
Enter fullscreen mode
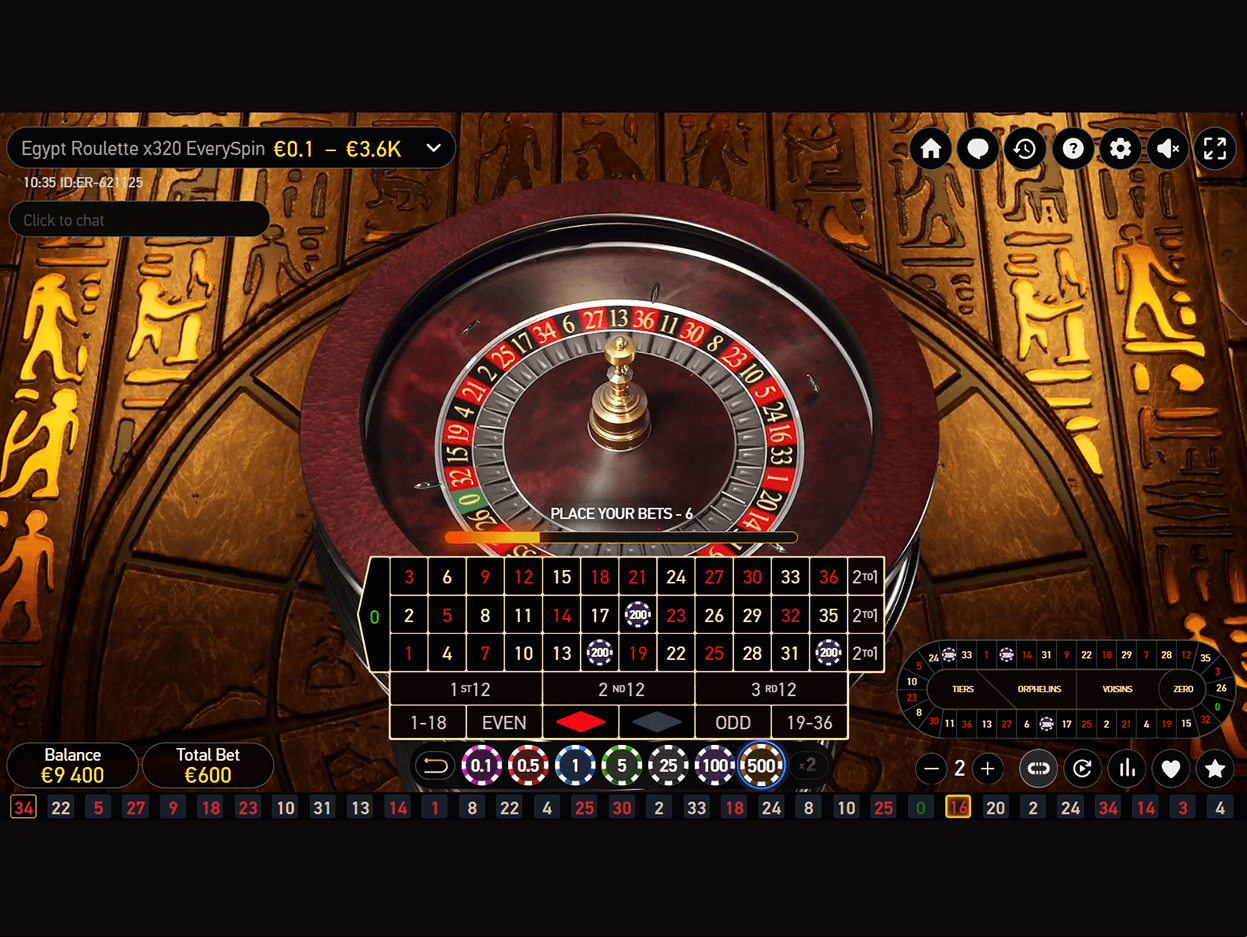(1215, 149)
